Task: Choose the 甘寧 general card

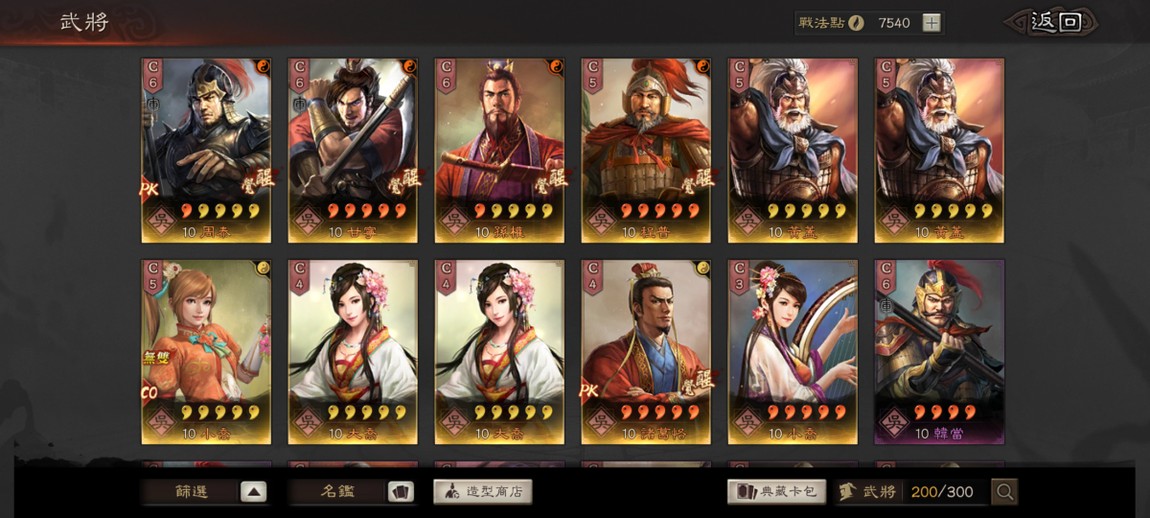Action: (x=353, y=150)
